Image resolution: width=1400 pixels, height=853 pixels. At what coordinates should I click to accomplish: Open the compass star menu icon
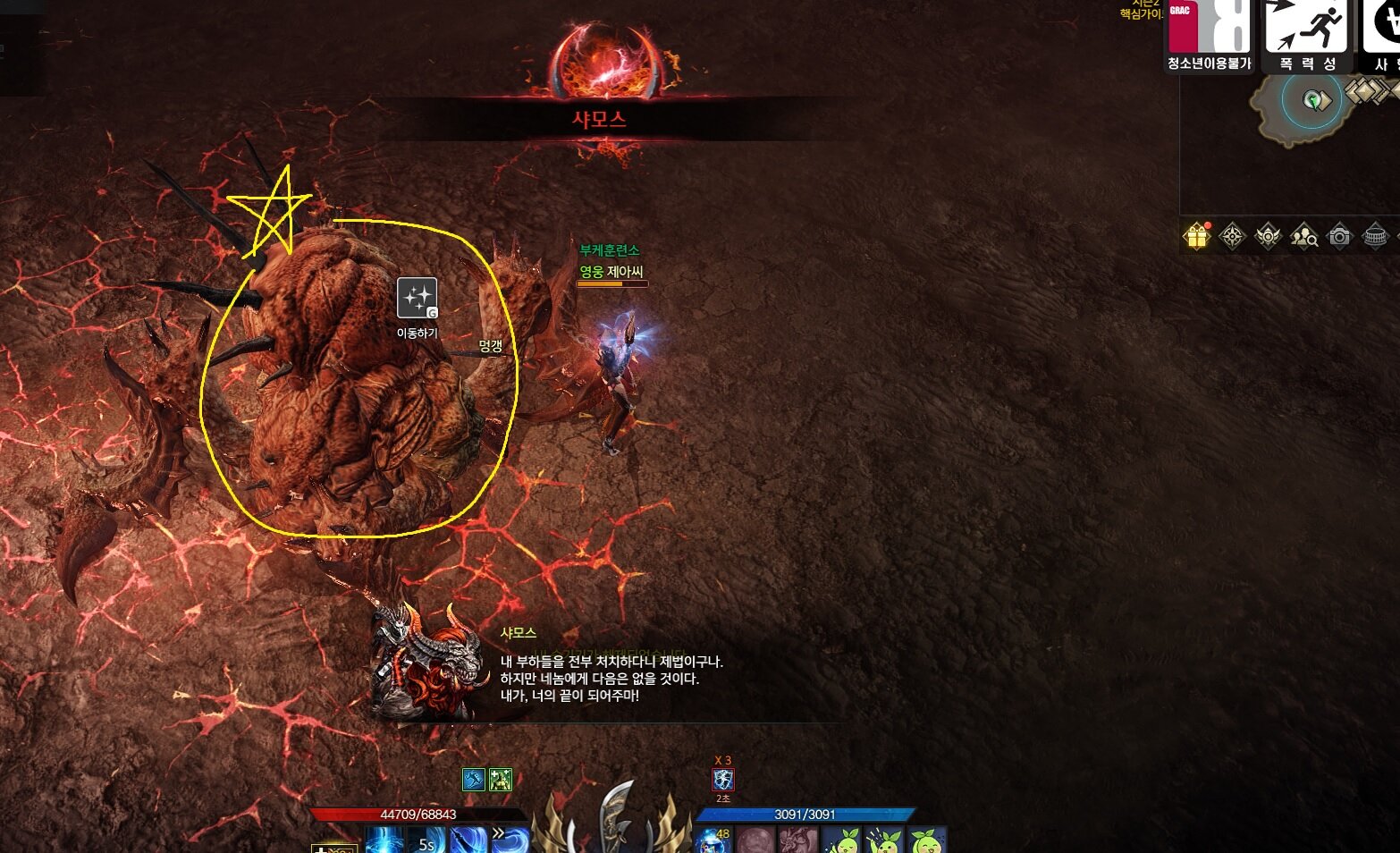point(1232,236)
